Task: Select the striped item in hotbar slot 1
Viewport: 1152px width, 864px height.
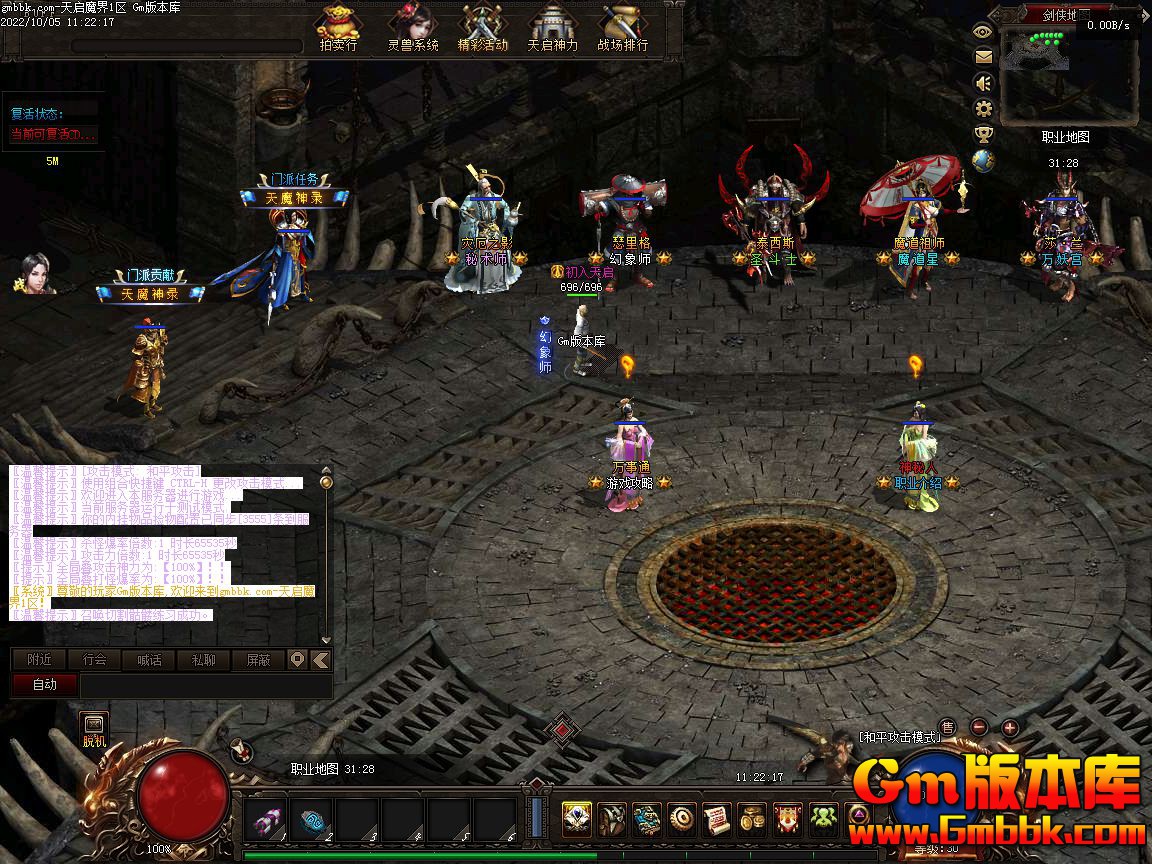Action: pyautogui.click(x=264, y=820)
